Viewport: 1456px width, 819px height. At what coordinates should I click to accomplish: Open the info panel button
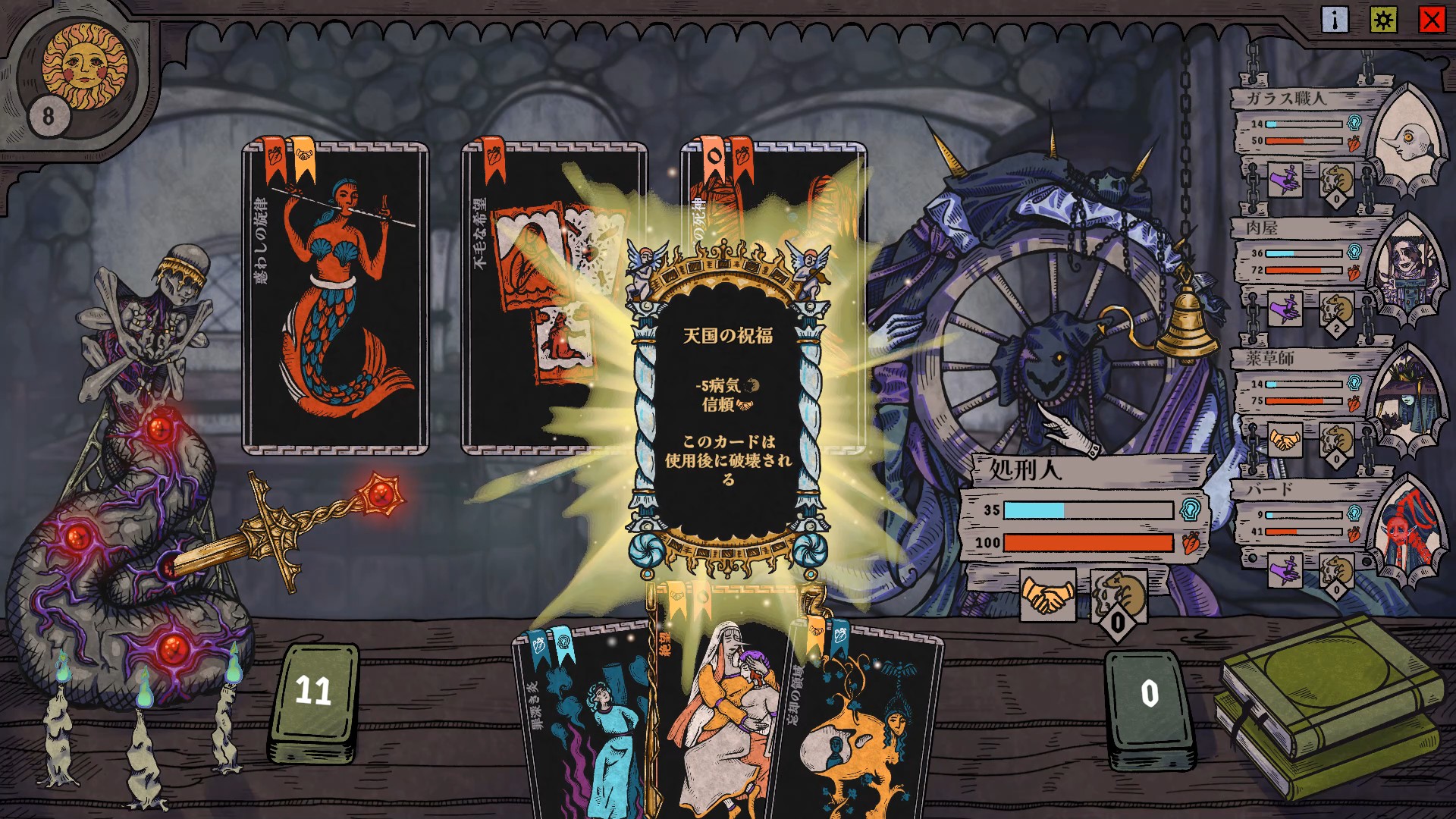(1335, 20)
